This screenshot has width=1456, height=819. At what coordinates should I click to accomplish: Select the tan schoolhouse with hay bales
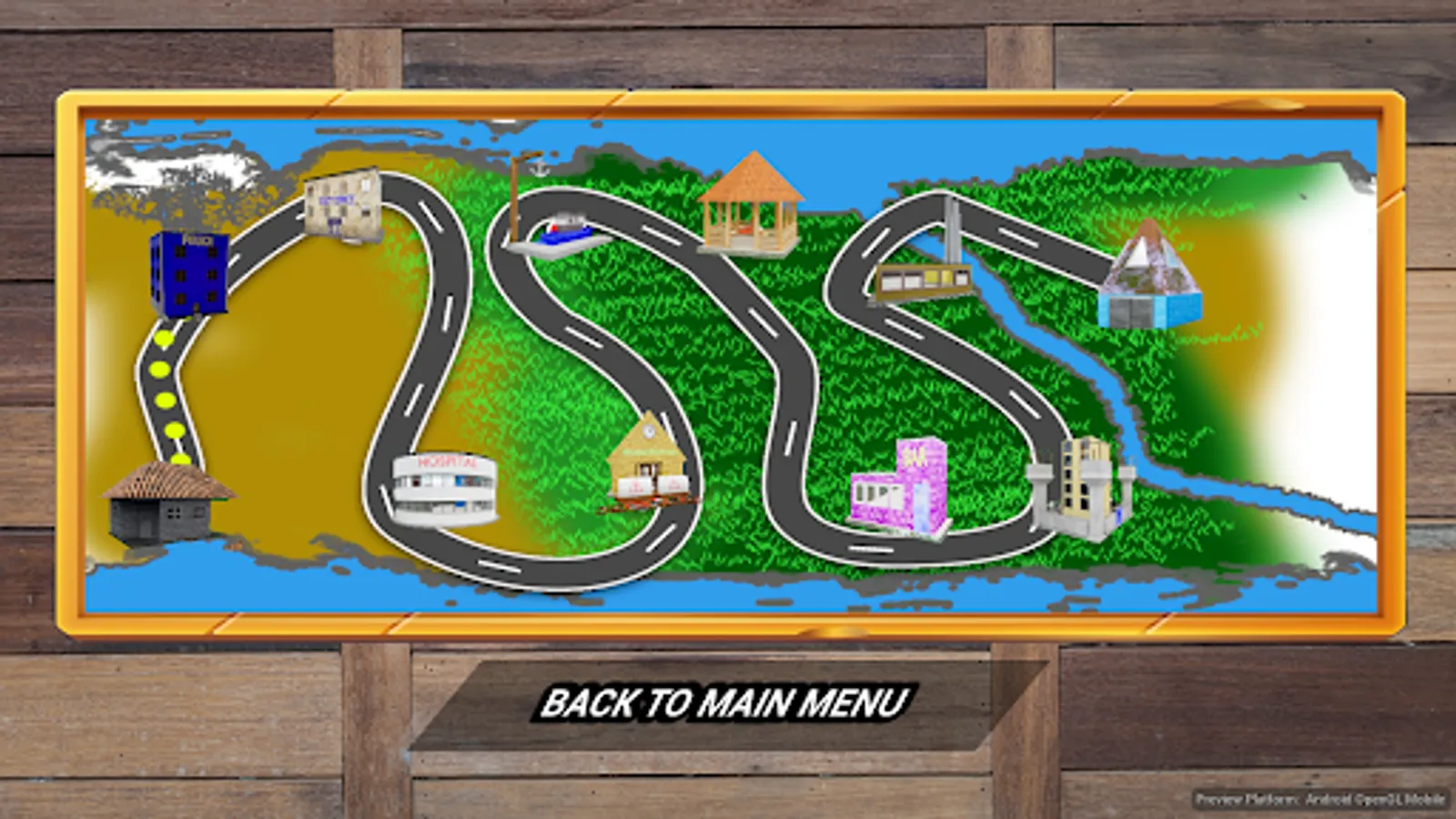(646, 464)
